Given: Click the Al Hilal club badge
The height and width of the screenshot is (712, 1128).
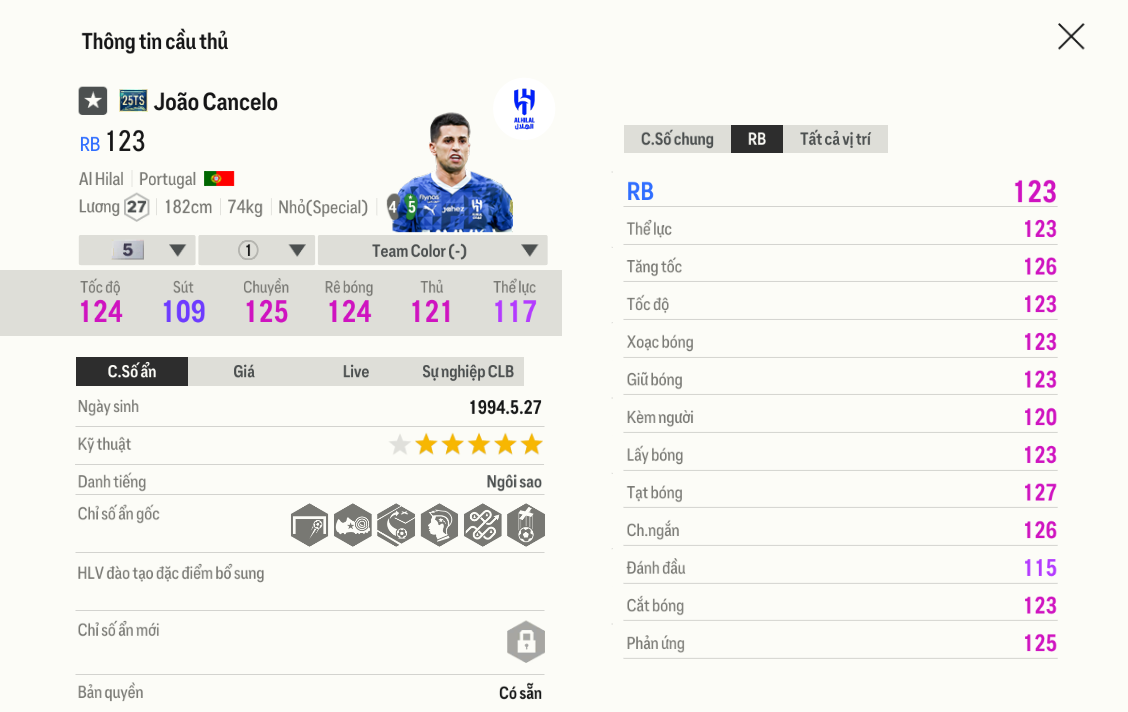Looking at the screenshot, I should point(524,107).
